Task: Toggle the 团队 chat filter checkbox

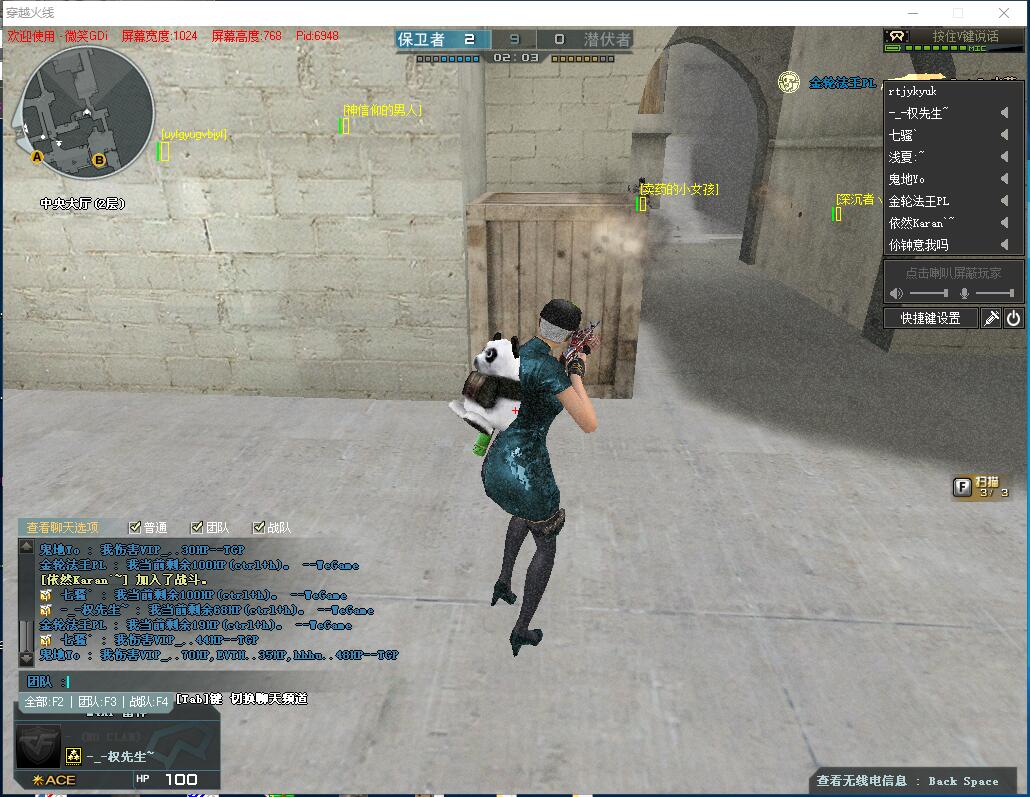Action: point(197,527)
